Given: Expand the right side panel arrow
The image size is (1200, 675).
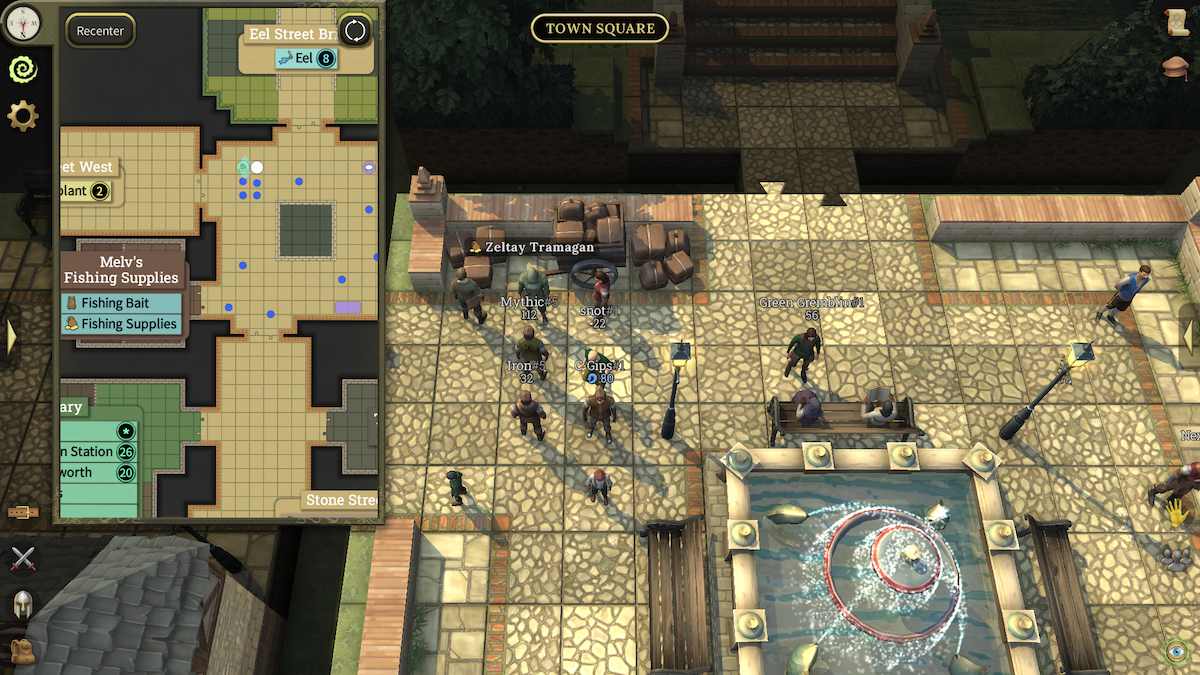Looking at the screenshot, I should coord(1189,337).
